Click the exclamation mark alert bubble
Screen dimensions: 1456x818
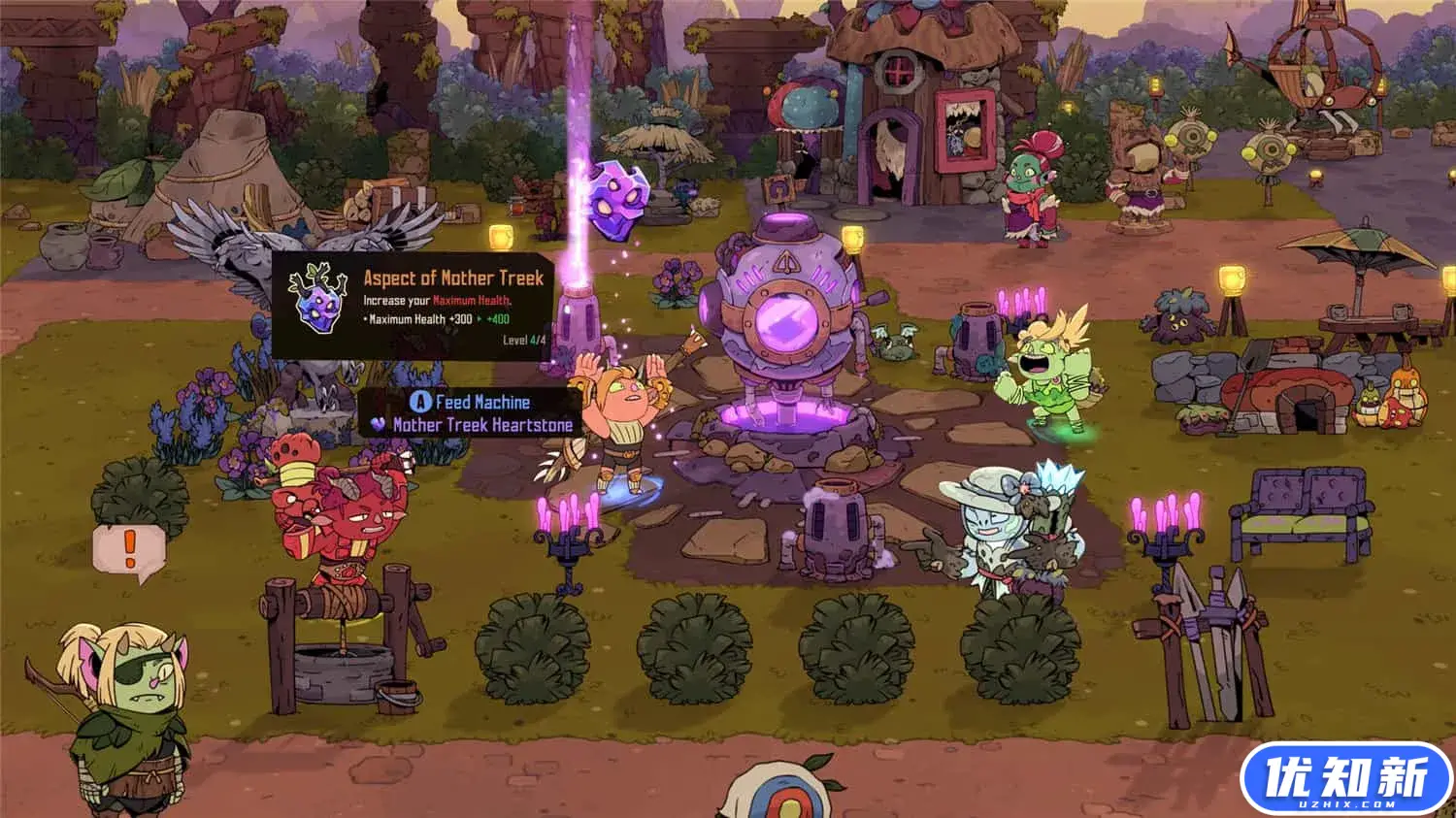tap(129, 552)
